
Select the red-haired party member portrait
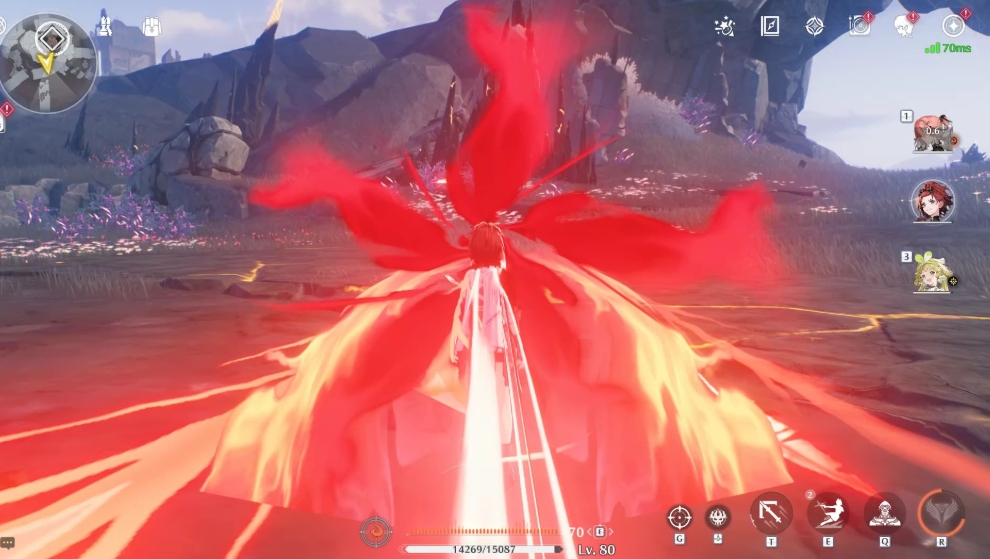932,201
